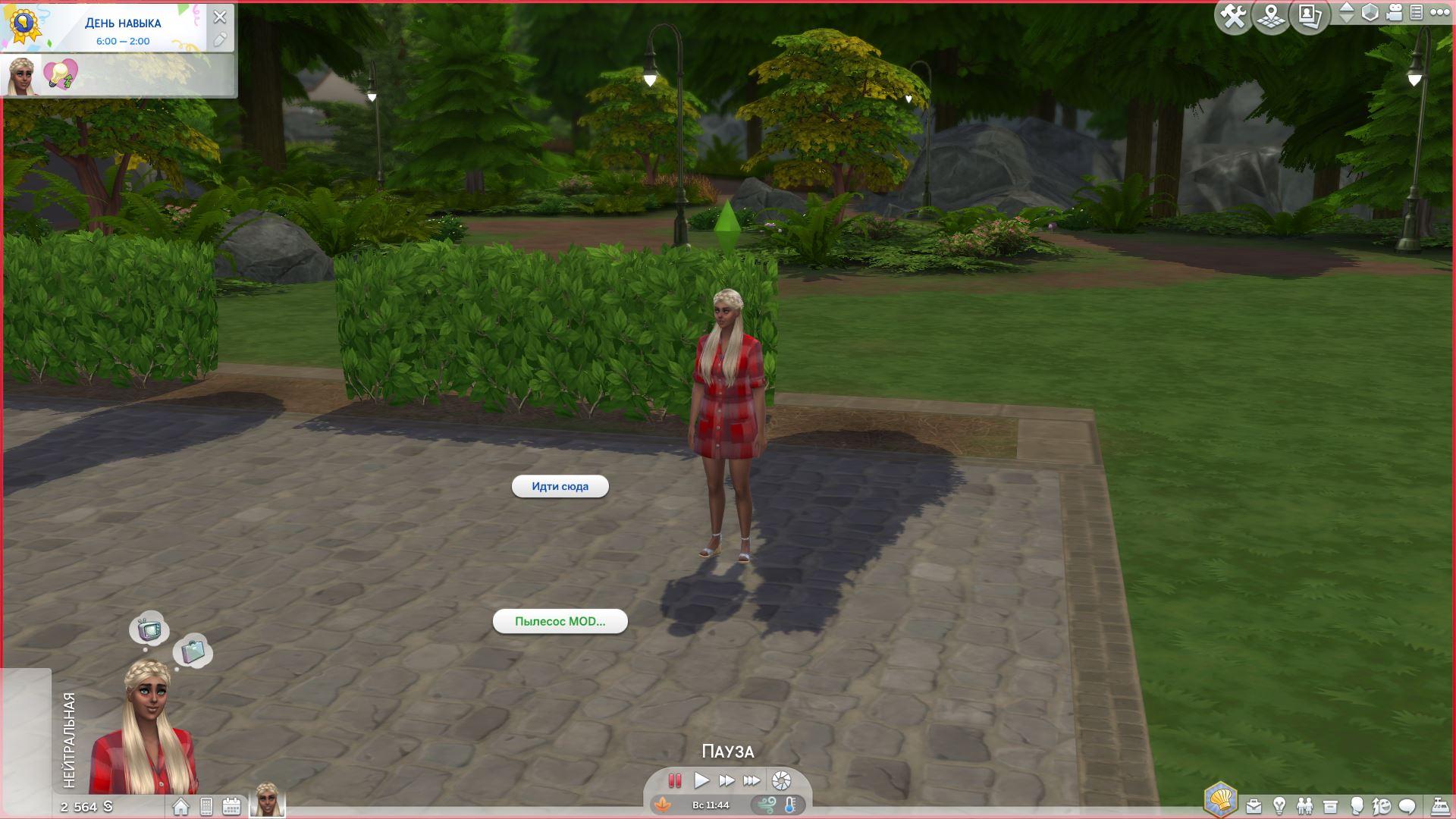Resume the game at normal speed

coord(701,780)
